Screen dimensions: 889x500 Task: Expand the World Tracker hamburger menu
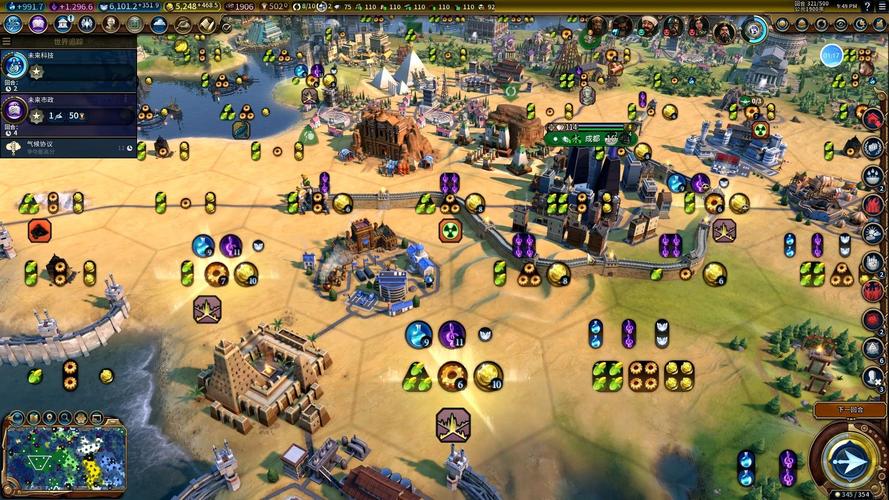click(x=7, y=42)
